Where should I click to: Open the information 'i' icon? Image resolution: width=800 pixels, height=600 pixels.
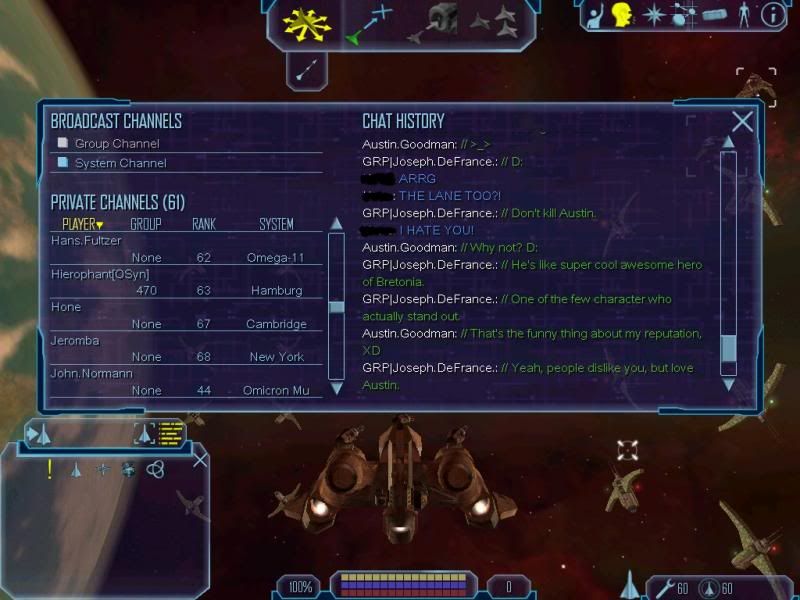point(772,15)
